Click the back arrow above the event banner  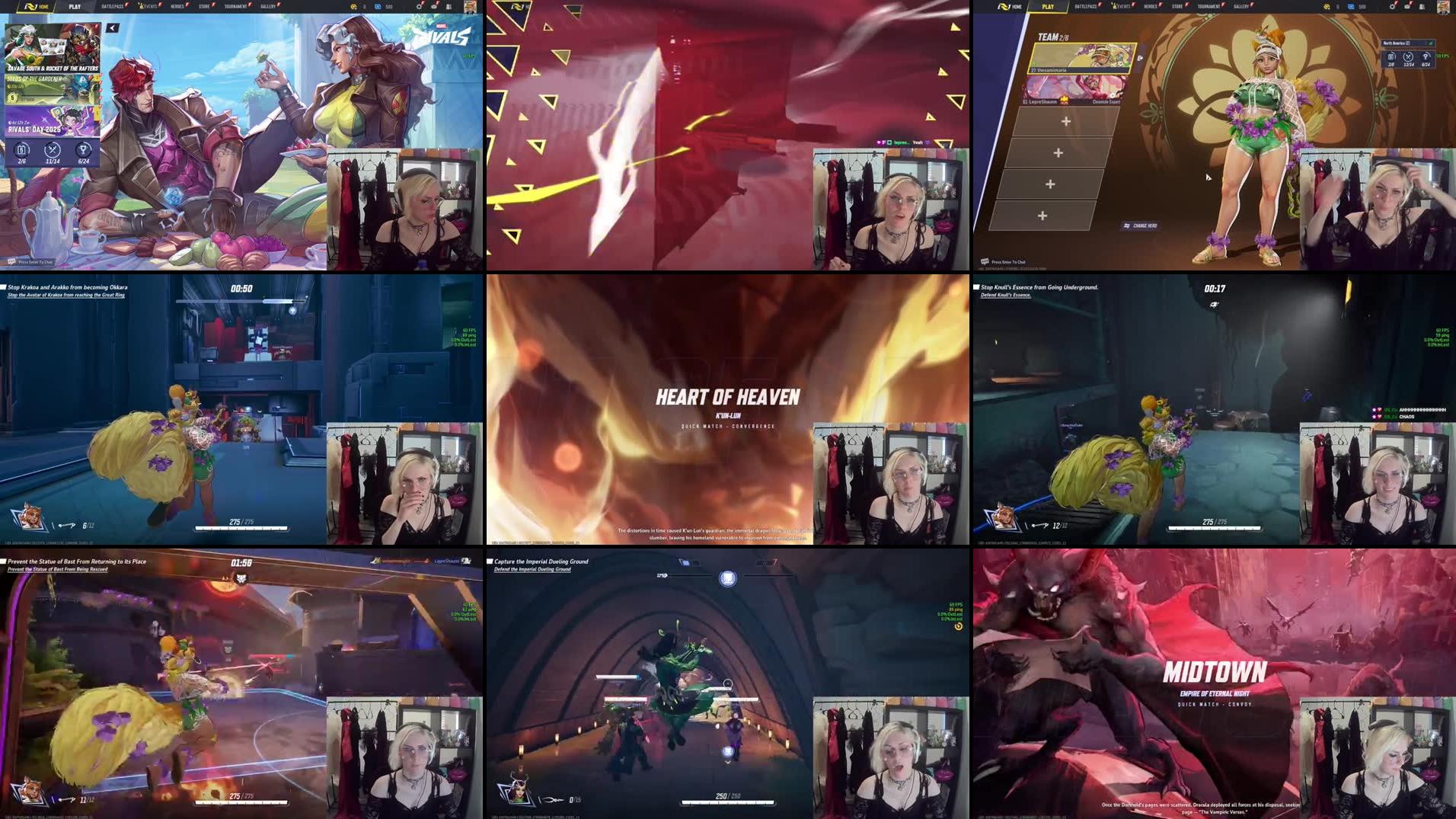coord(112,27)
